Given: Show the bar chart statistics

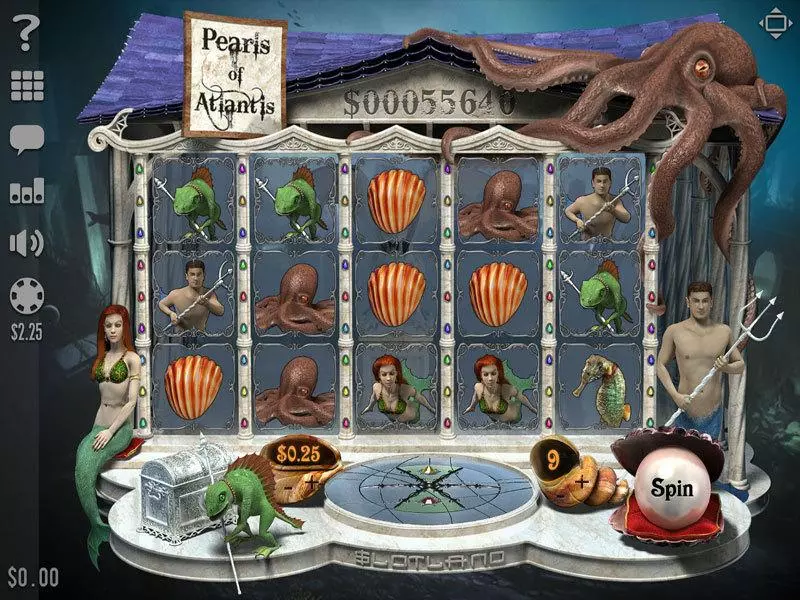Looking at the screenshot, I should coord(27,191).
